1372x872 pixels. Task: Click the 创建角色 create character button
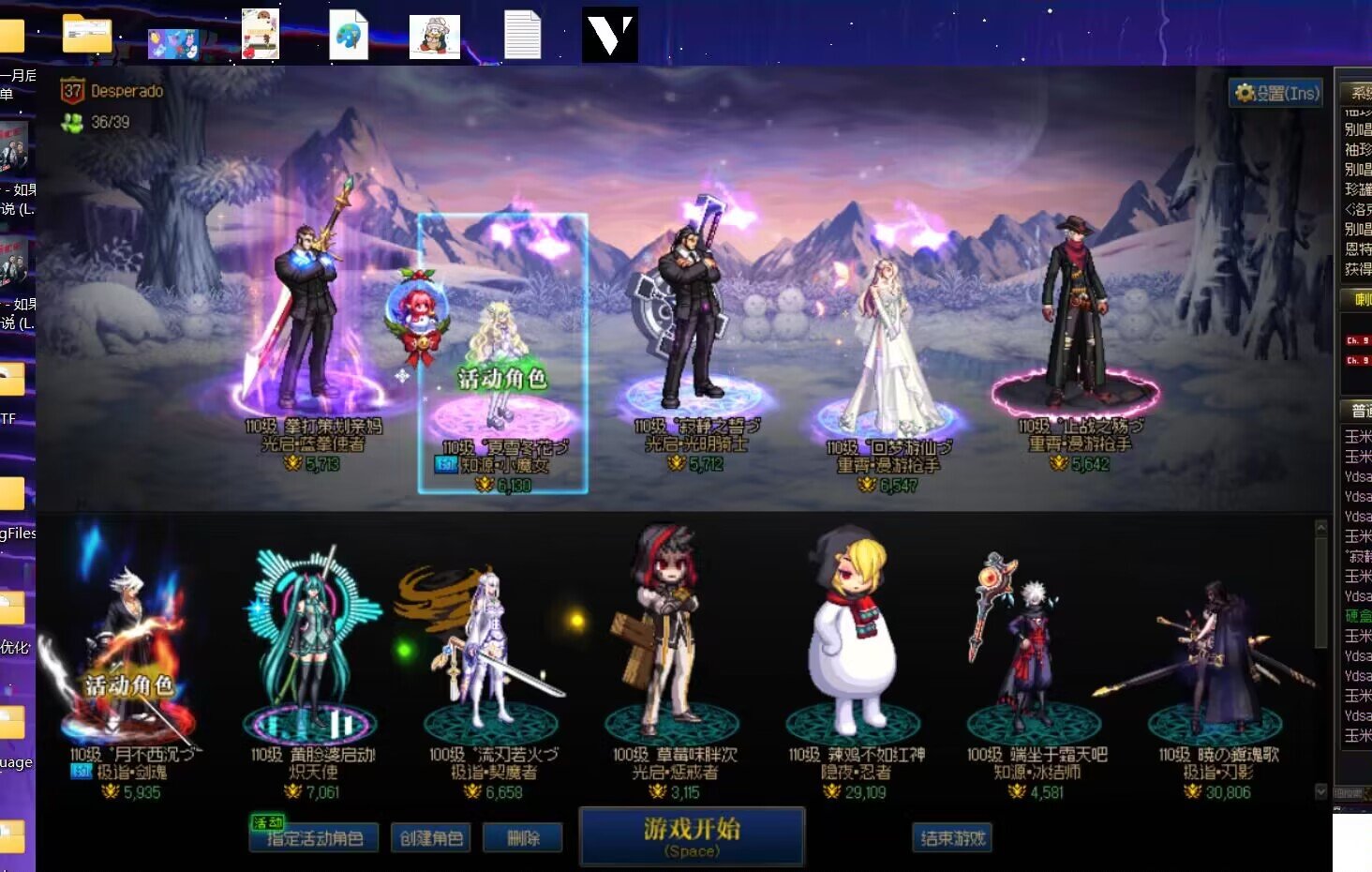431,837
